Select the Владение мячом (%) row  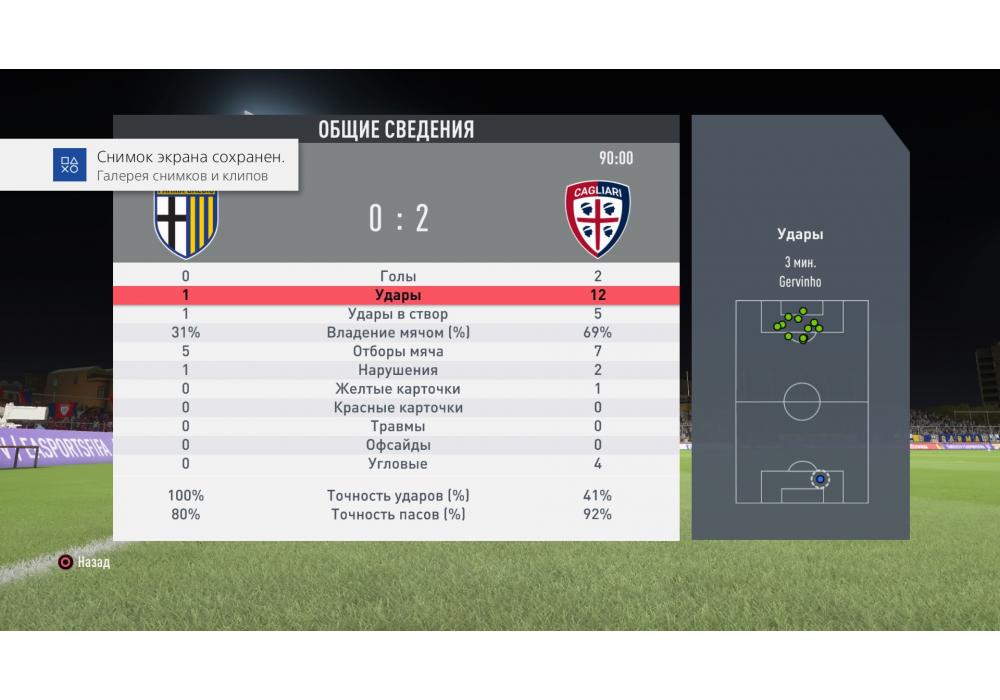click(397, 333)
